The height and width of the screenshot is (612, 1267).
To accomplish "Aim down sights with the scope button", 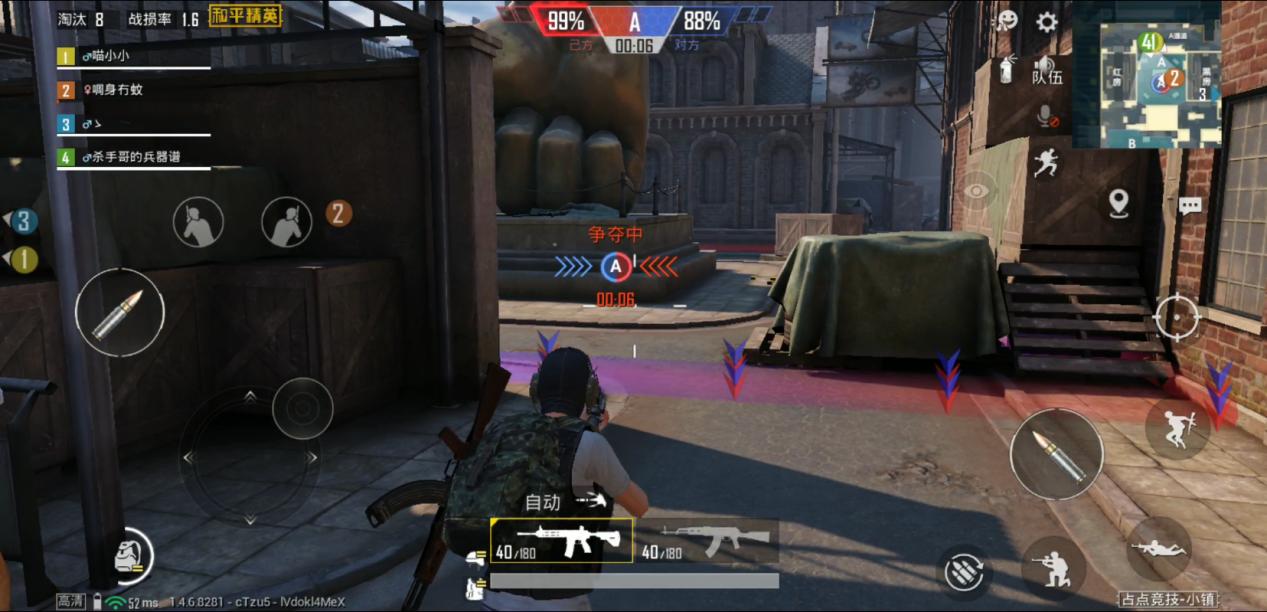I will click(1177, 318).
